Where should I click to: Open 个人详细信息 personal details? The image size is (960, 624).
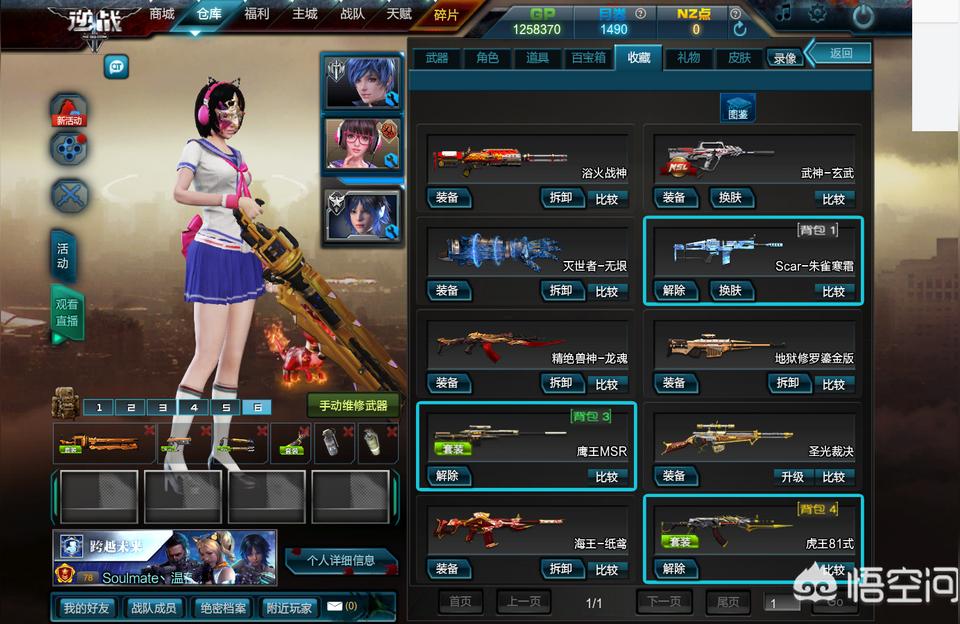[341, 561]
